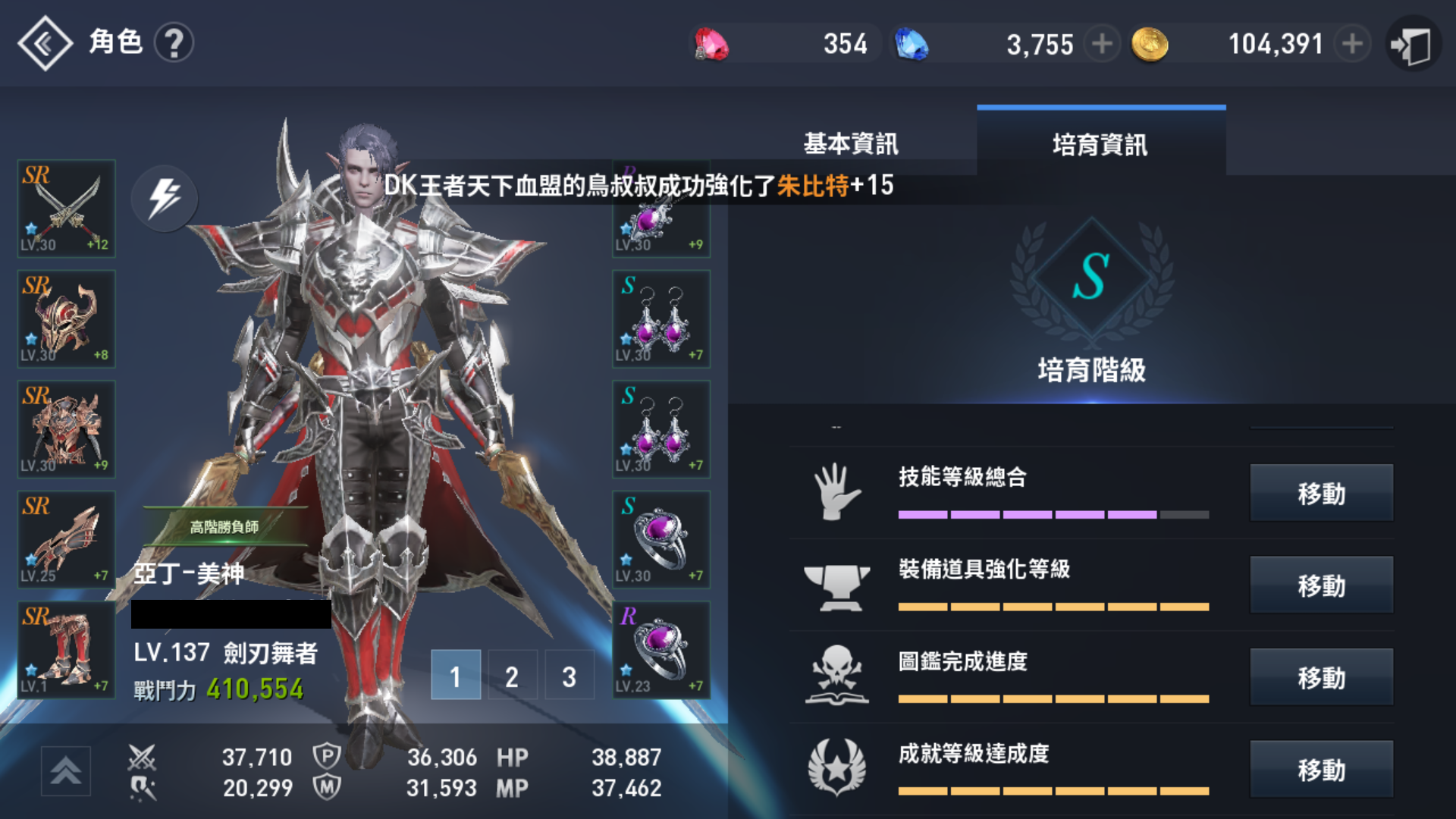This screenshot has width=1456, height=819.
Task: Click 移動 beside 圖鑑完成進度
Action: pyautogui.click(x=1321, y=677)
